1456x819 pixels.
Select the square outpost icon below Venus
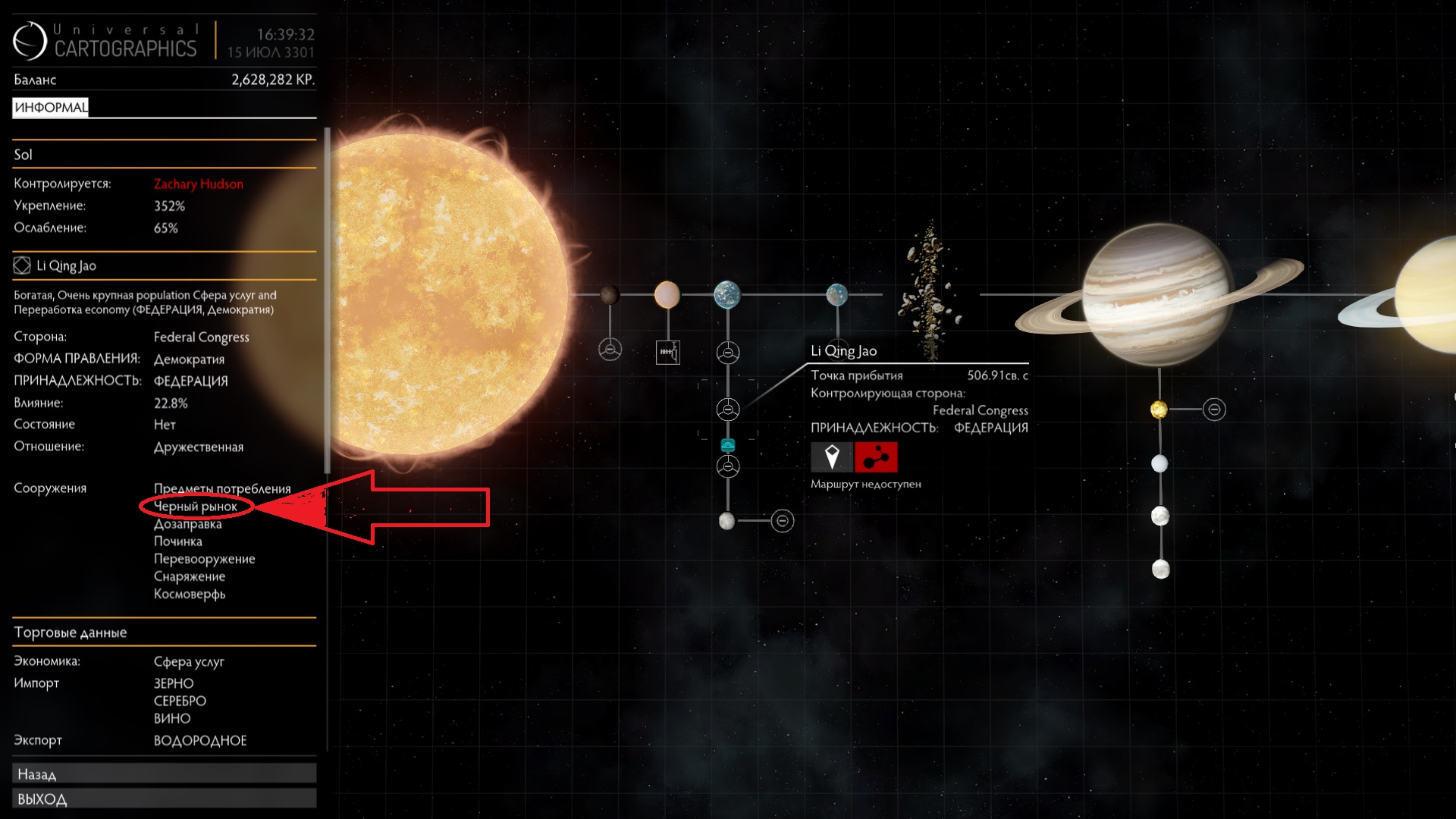click(667, 352)
